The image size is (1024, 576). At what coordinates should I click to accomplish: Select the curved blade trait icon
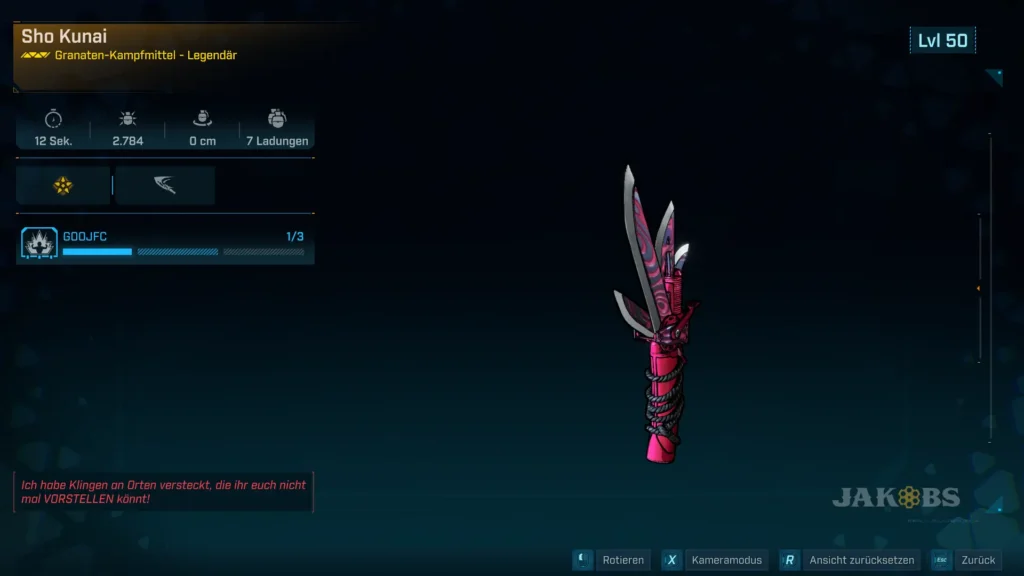[x=165, y=185]
